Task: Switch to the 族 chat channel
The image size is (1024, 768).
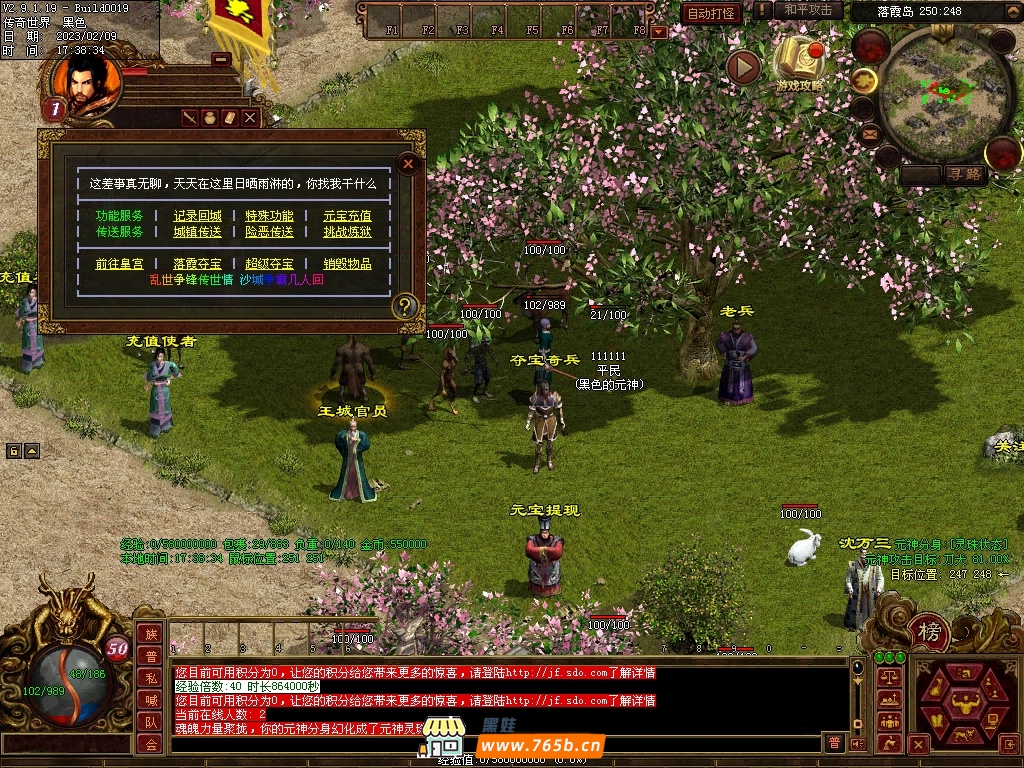Action: coord(150,634)
